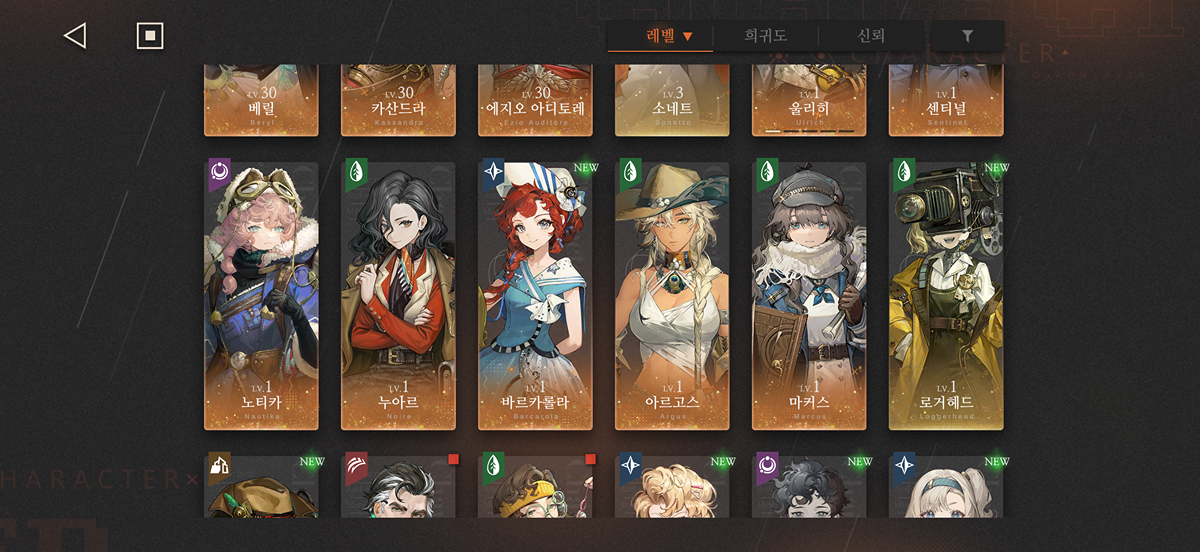Pick the 센티넬 (Sentinel) character card
Viewport: 1200px width, 552px height.
click(x=946, y=100)
